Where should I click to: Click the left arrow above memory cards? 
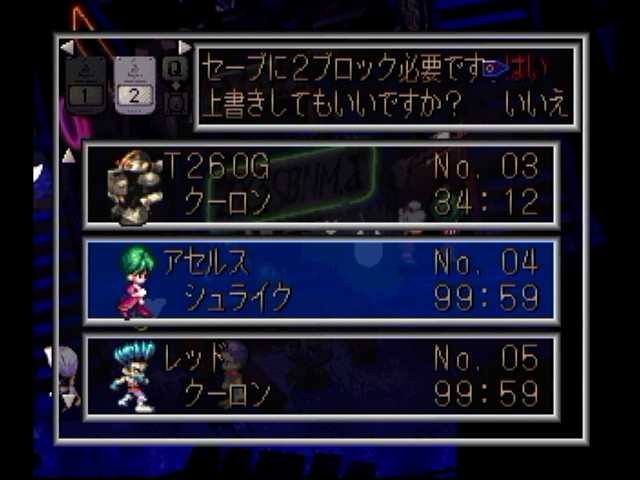(x=67, y=47)
